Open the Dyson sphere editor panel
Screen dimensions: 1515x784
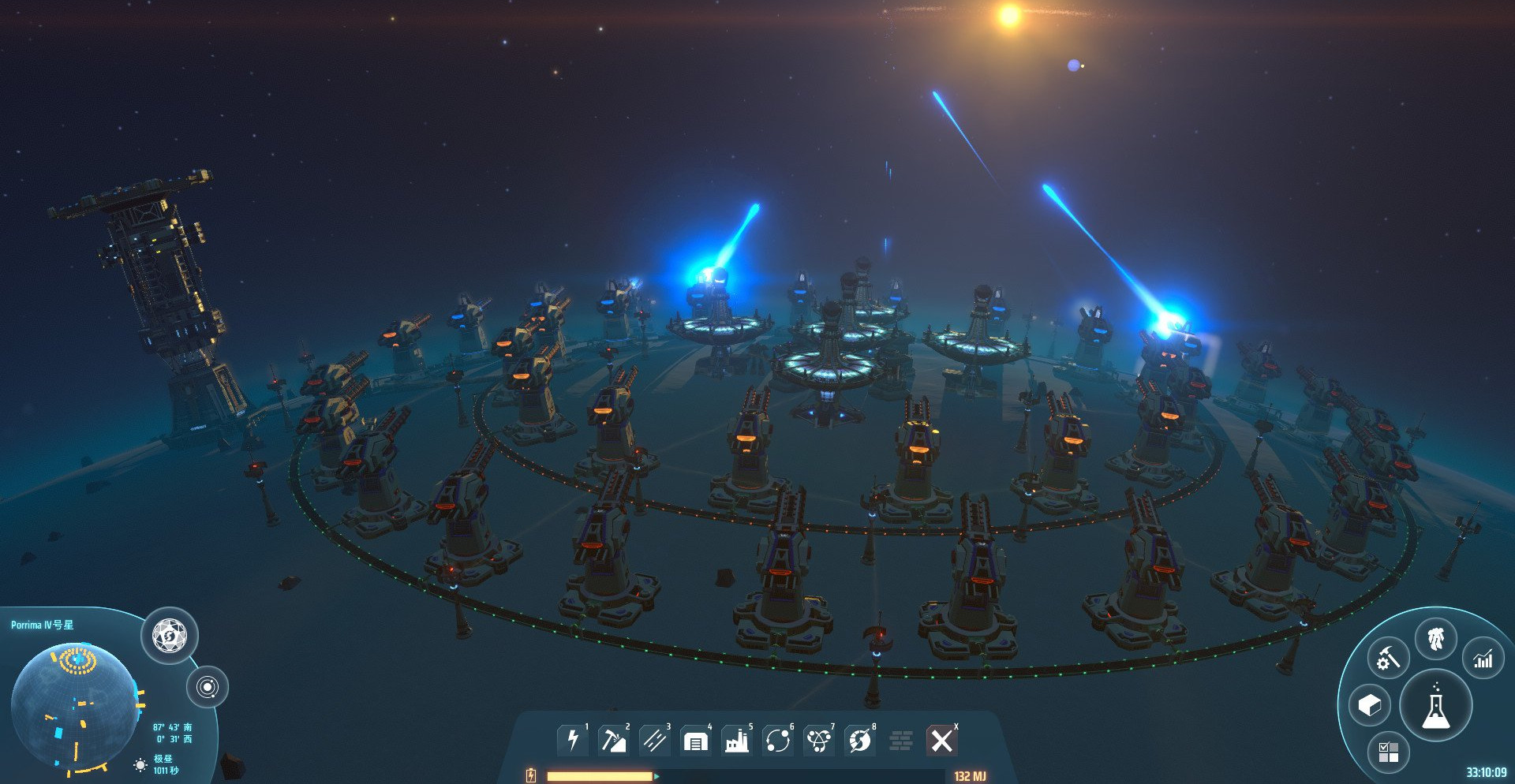(x=170, y=636)
